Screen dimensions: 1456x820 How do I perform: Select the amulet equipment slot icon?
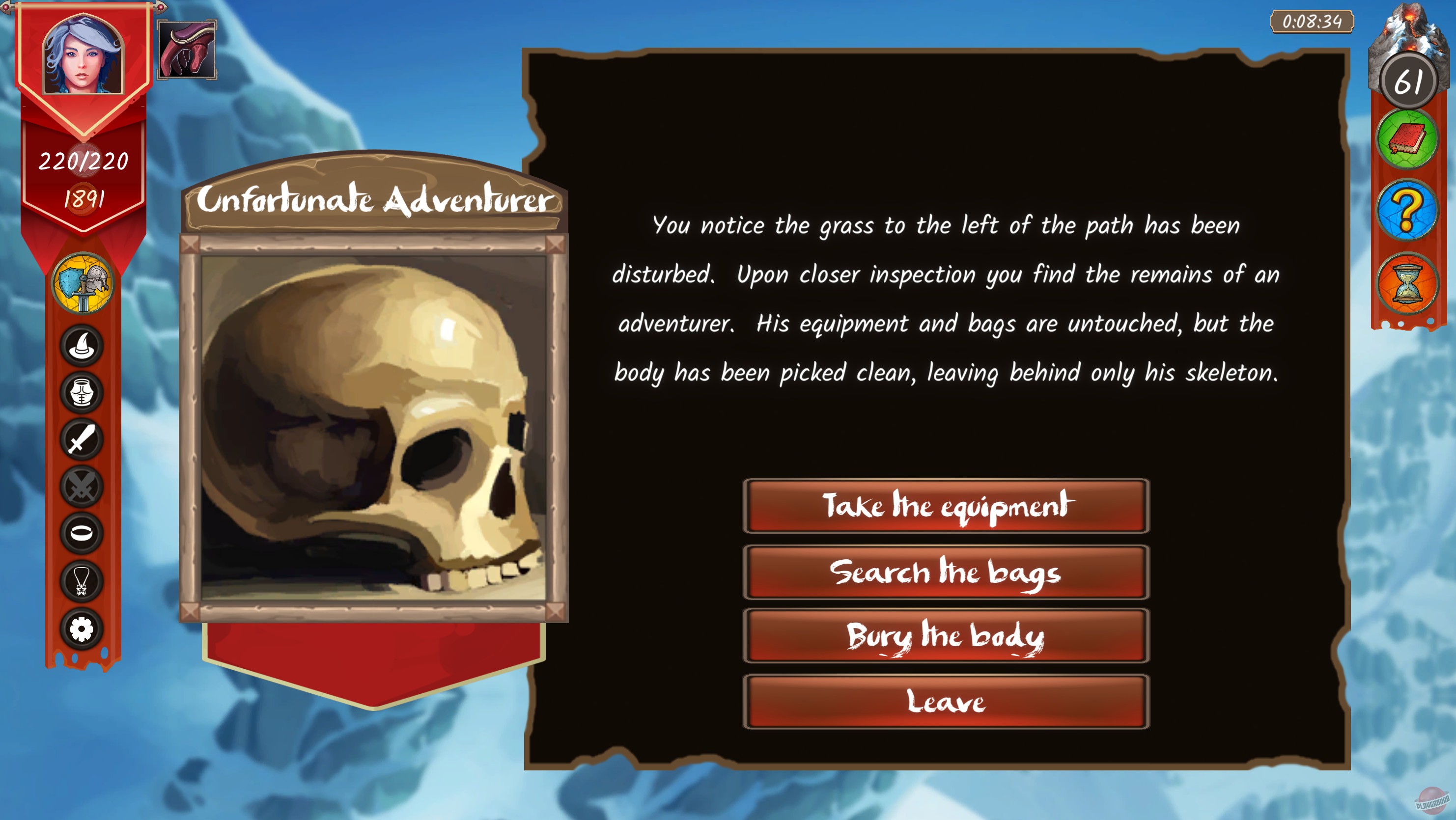pos(81,575)
